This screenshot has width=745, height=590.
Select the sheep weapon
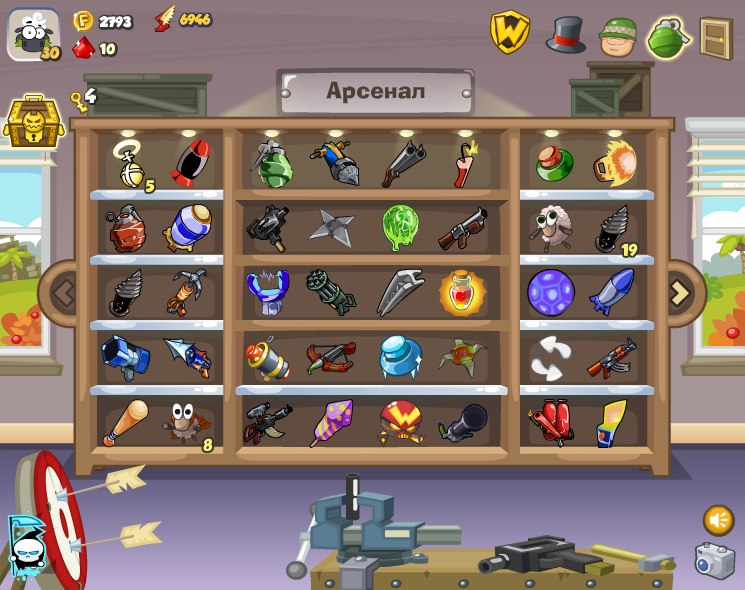click(550, 226)
